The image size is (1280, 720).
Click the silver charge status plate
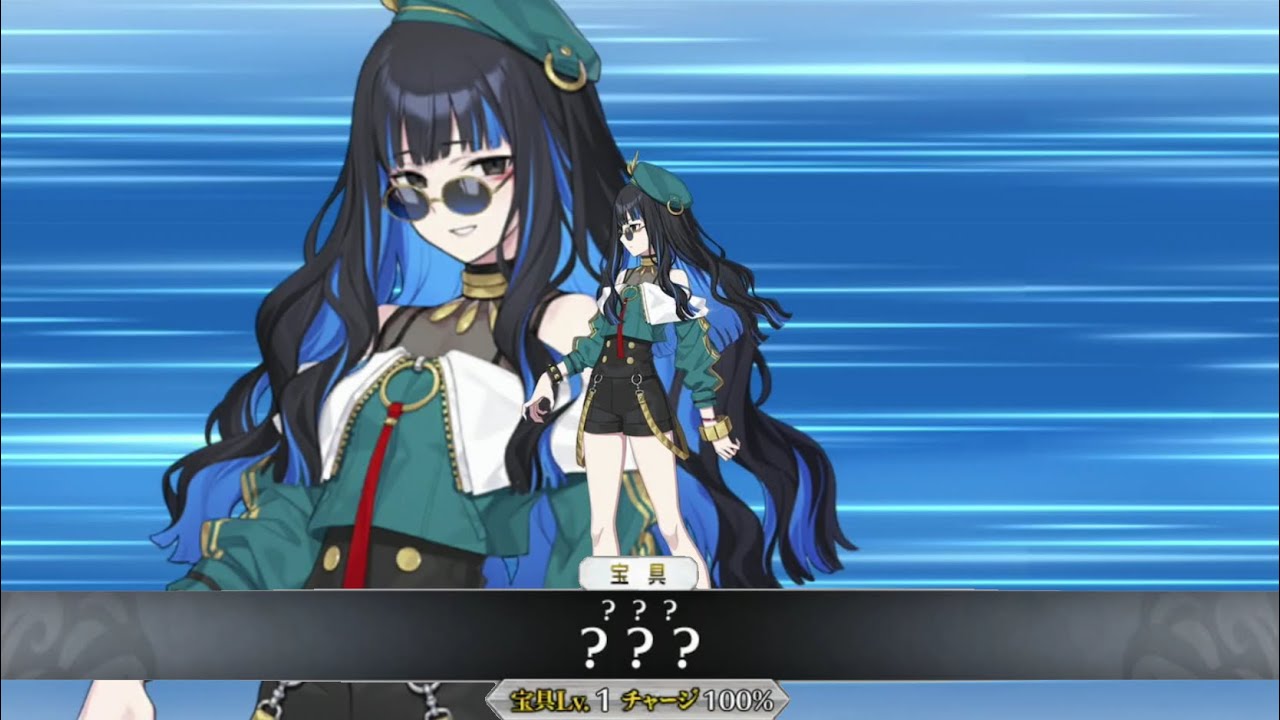point(640,703)
